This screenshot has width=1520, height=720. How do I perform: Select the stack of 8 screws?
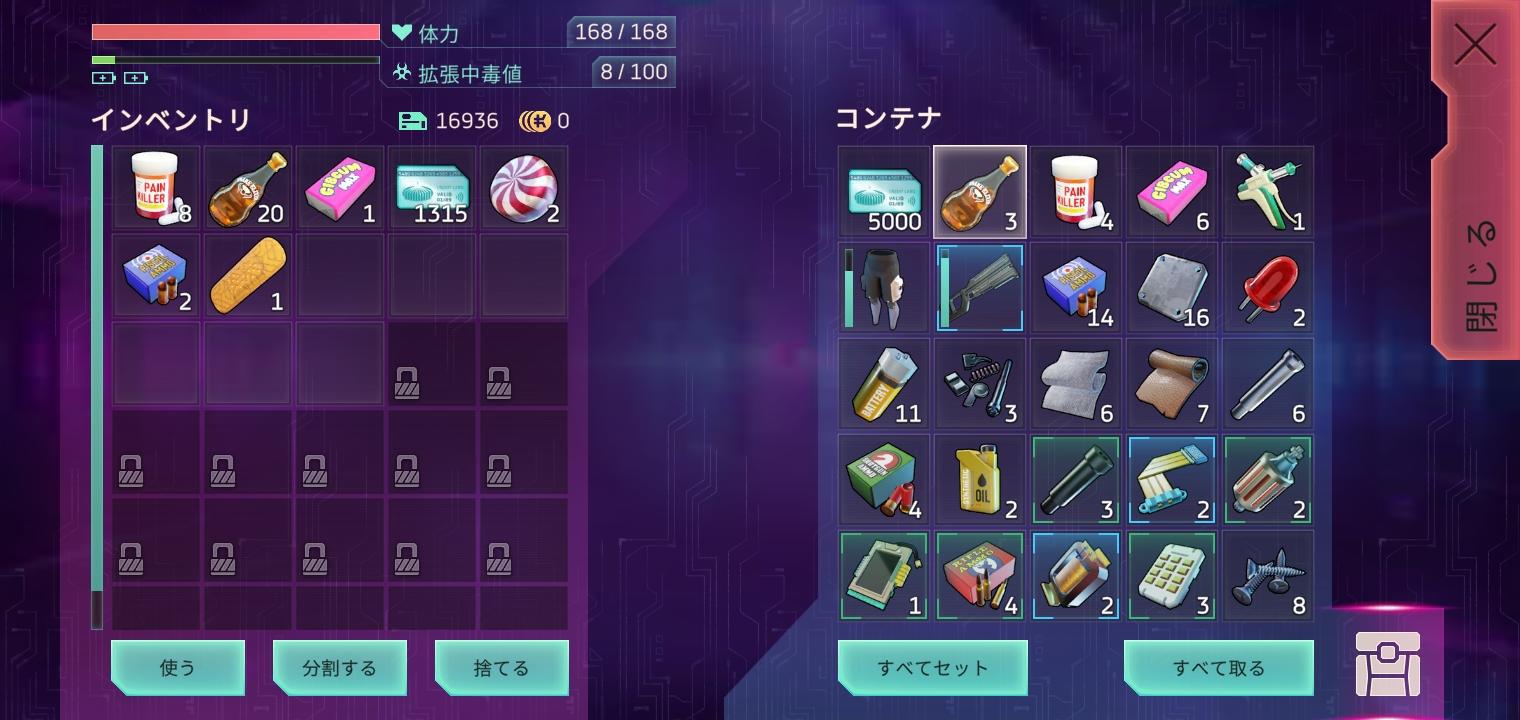[1267, 574]
